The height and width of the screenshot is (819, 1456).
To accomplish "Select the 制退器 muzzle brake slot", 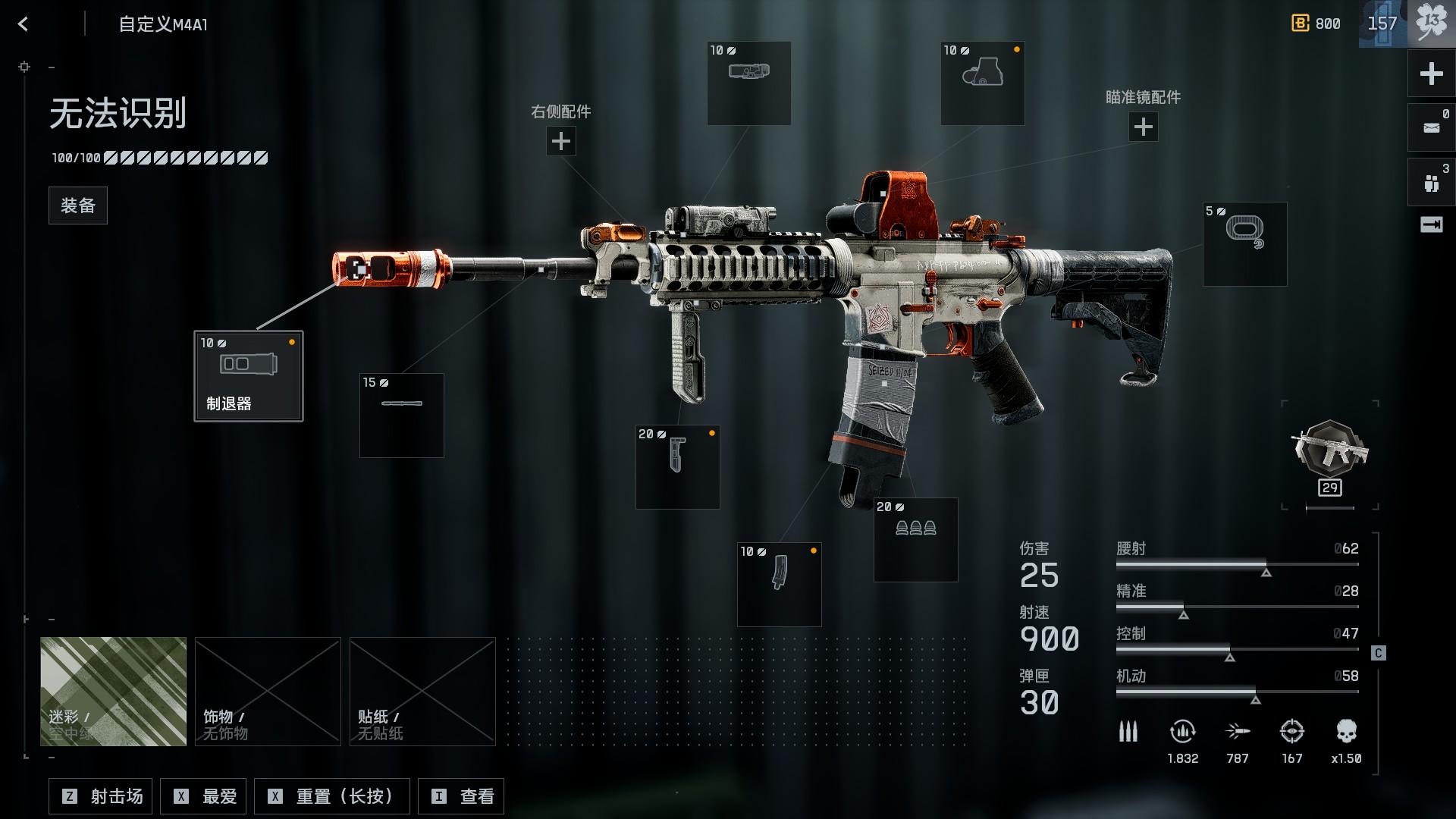I will click(x=249, y=376).
